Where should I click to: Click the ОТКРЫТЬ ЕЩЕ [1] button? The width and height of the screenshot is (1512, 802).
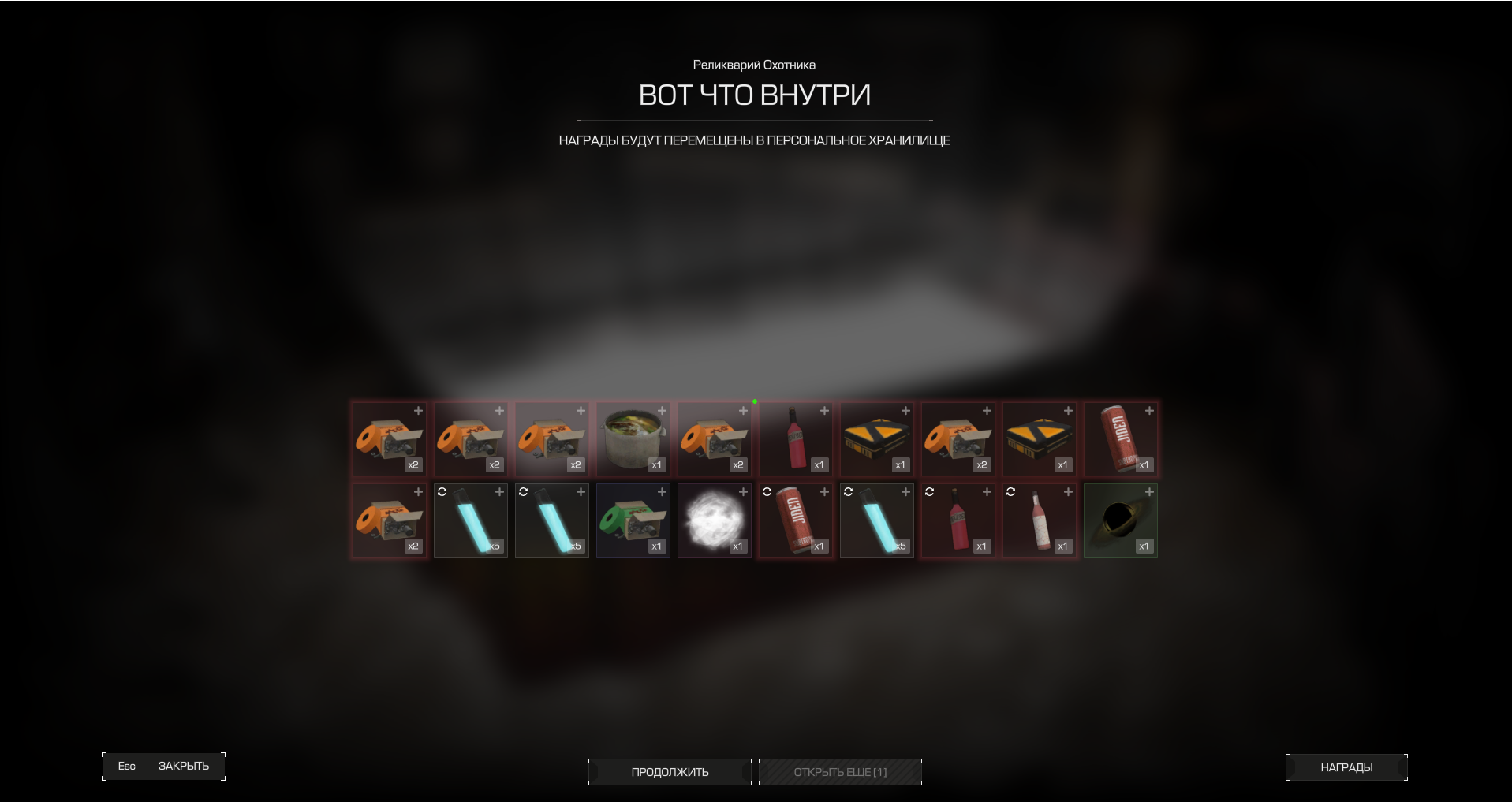[840, 772]
